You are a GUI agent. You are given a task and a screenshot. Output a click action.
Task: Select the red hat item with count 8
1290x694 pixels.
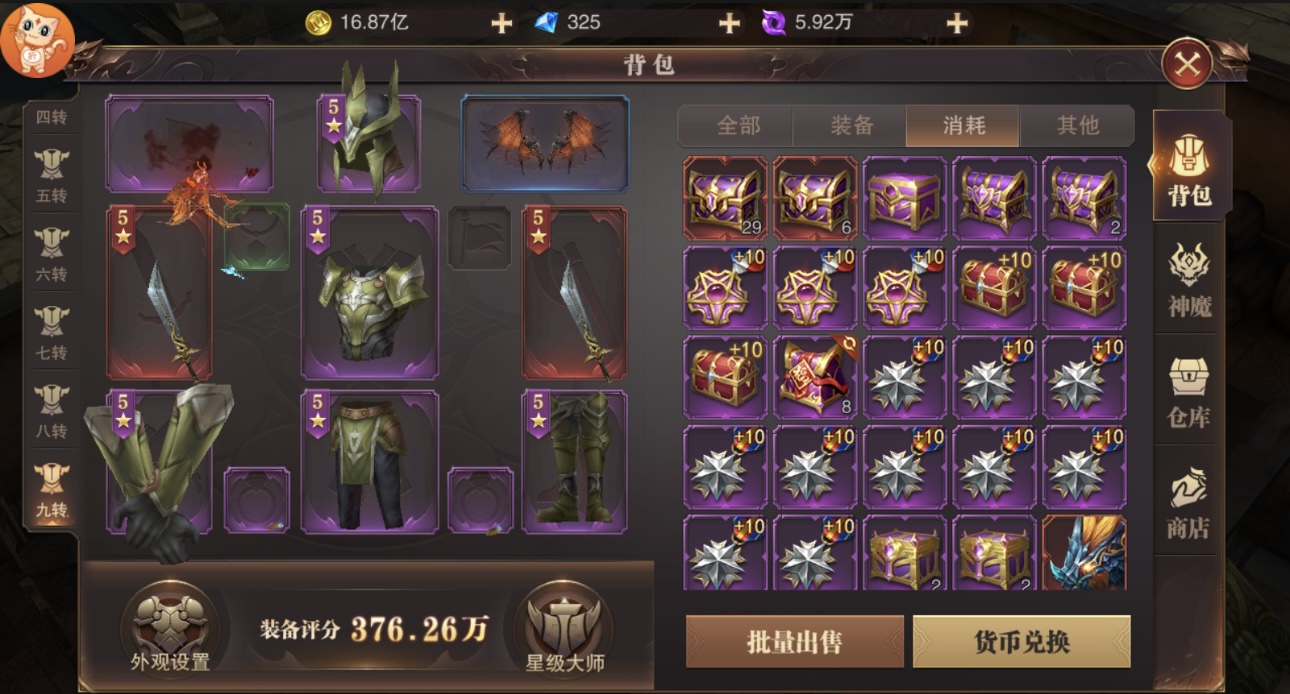(x=815, y=377)
